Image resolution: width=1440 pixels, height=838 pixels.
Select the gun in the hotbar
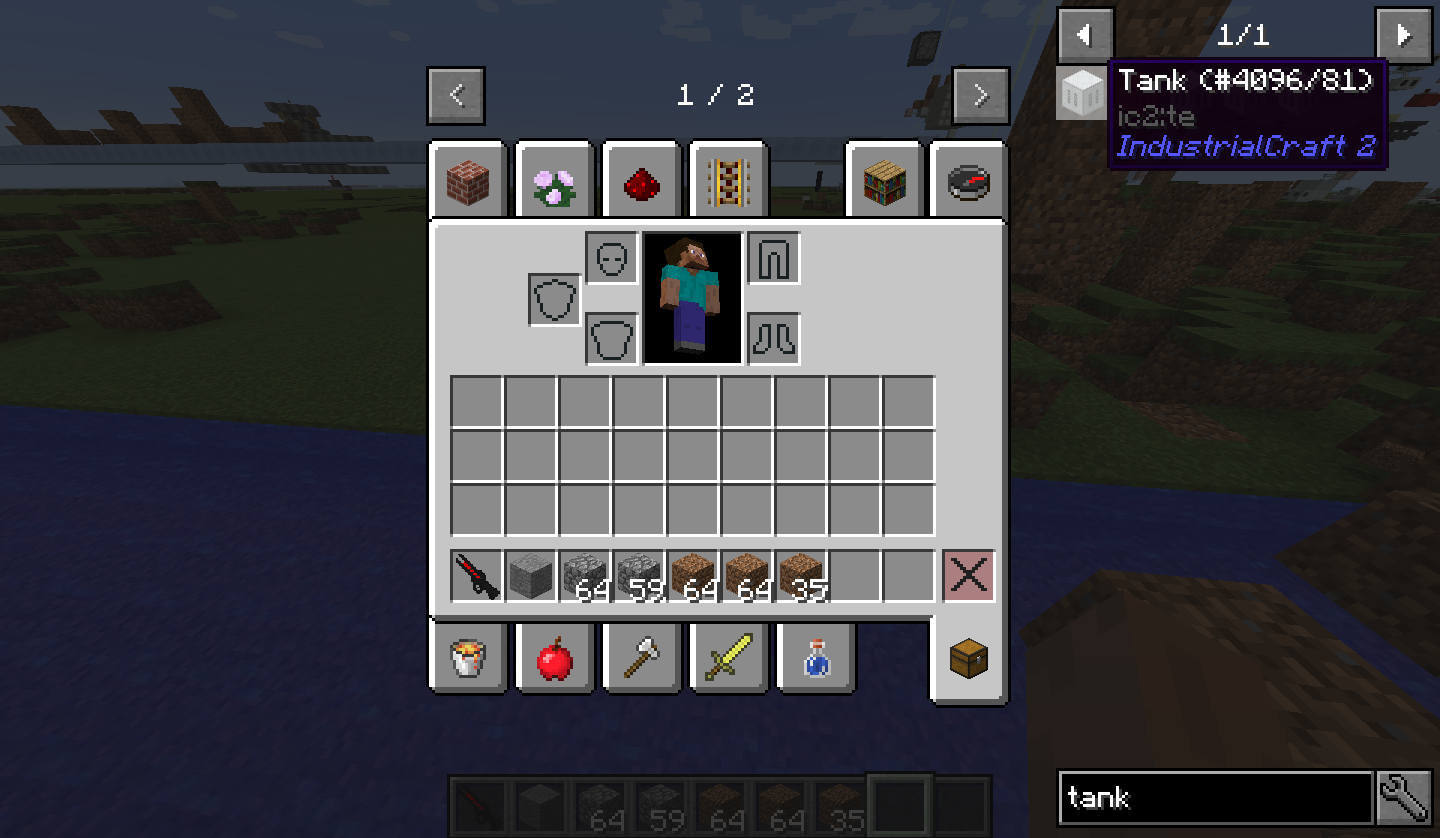(477, 576)
